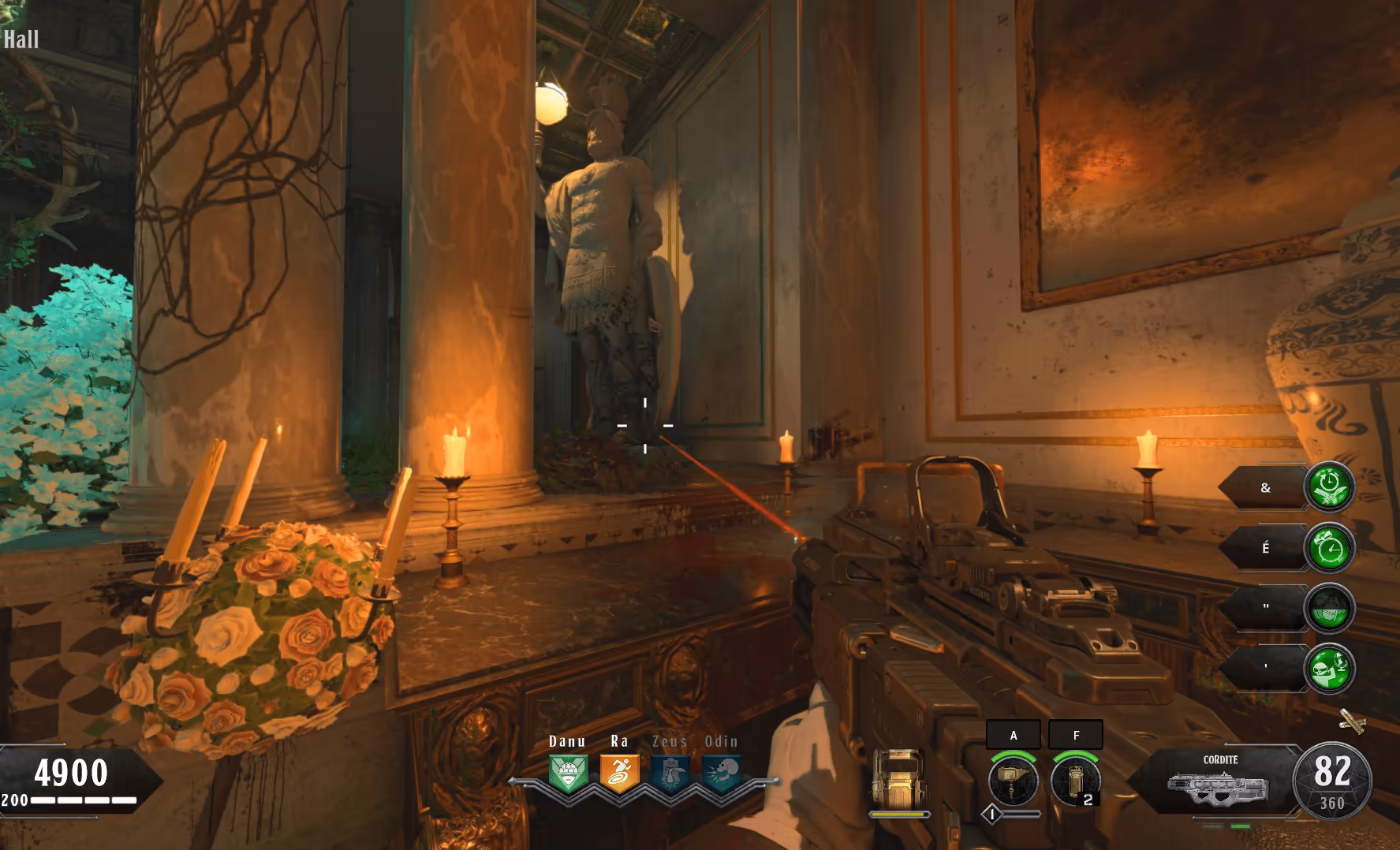Activate the elixir labeled &

(x=1329, y=487)
